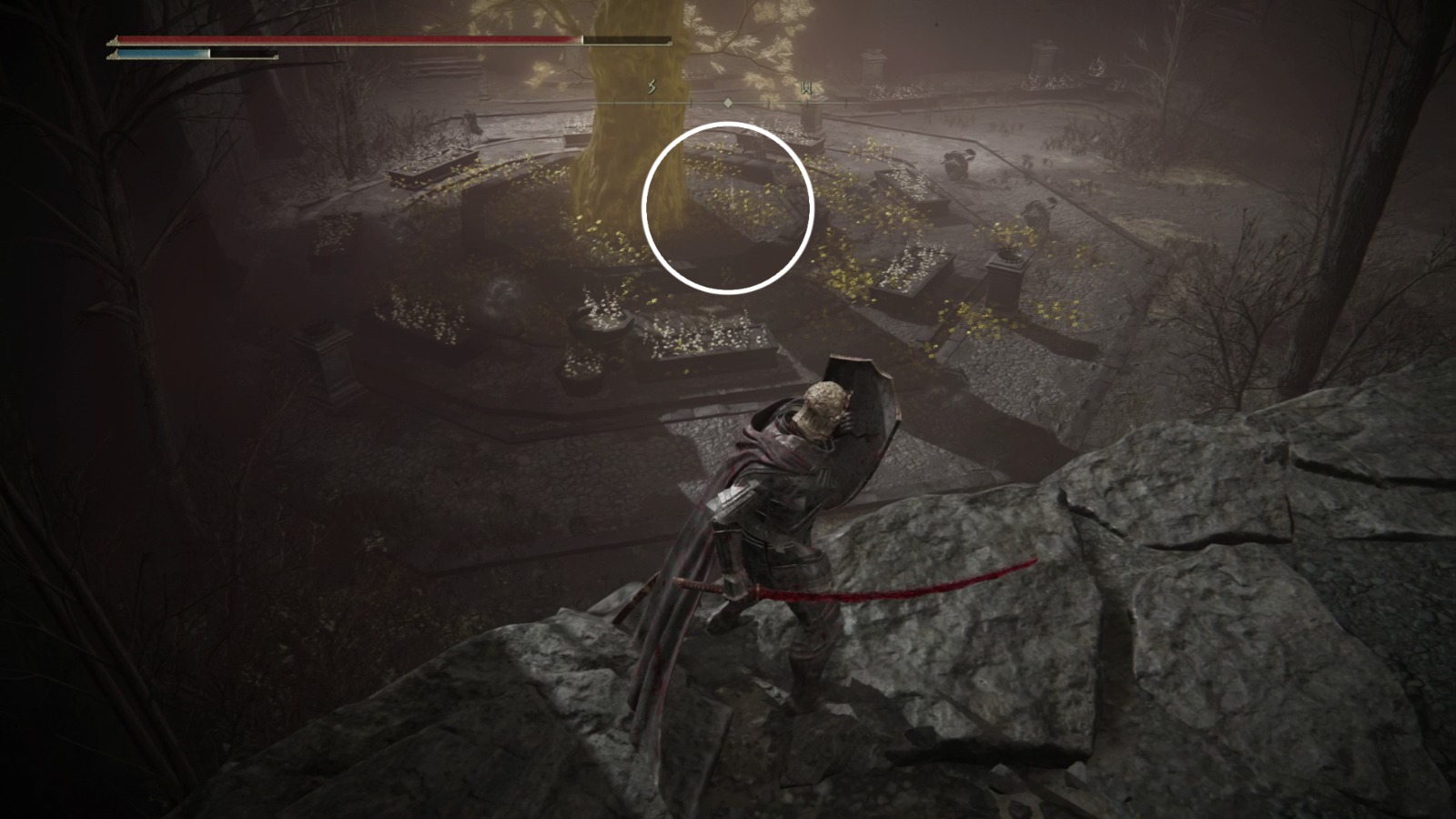
Task: Select the diamond marker on the compass bar
Action: 728,103
